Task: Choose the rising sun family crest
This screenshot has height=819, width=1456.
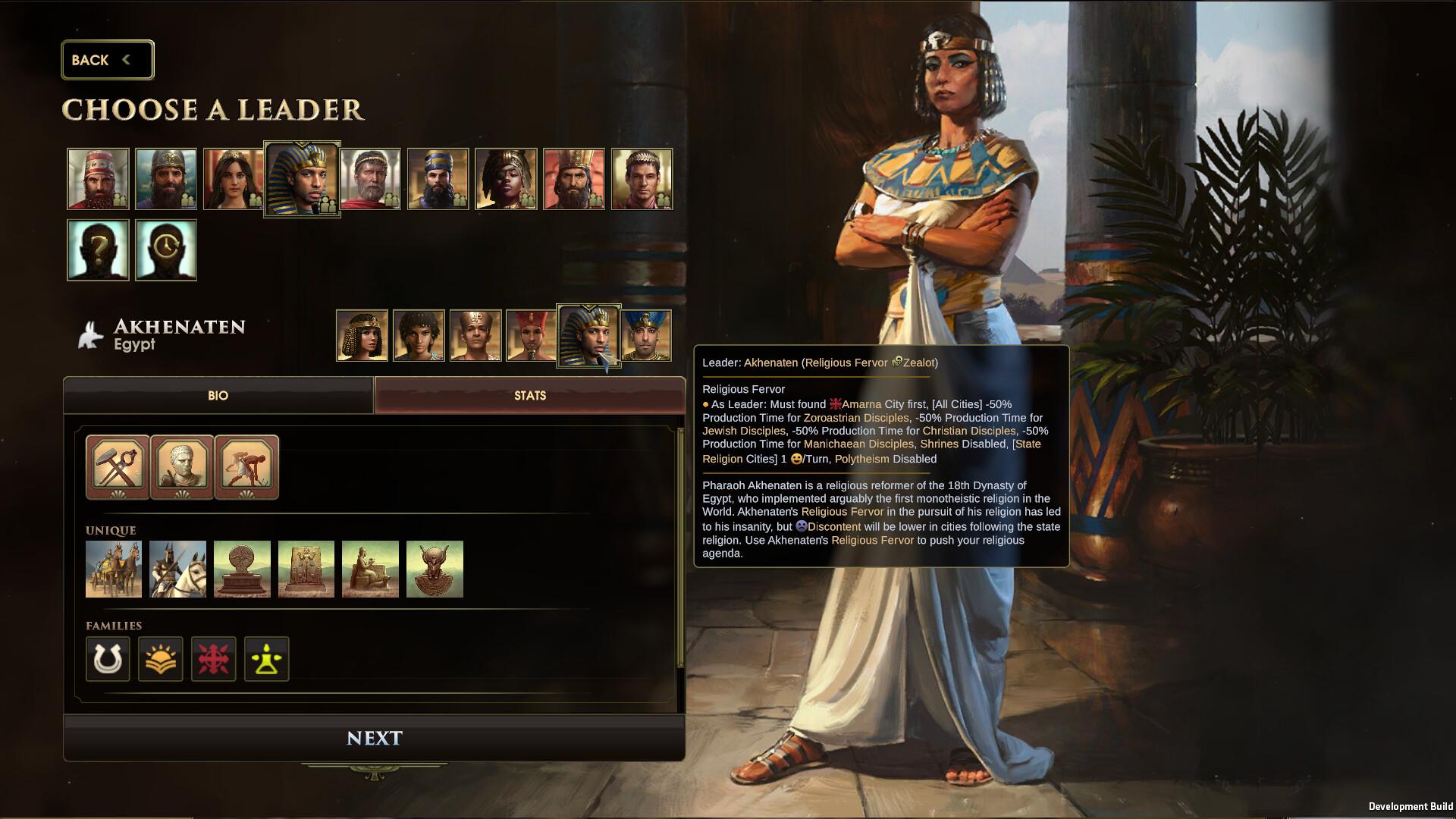Action: coord(161,659)
